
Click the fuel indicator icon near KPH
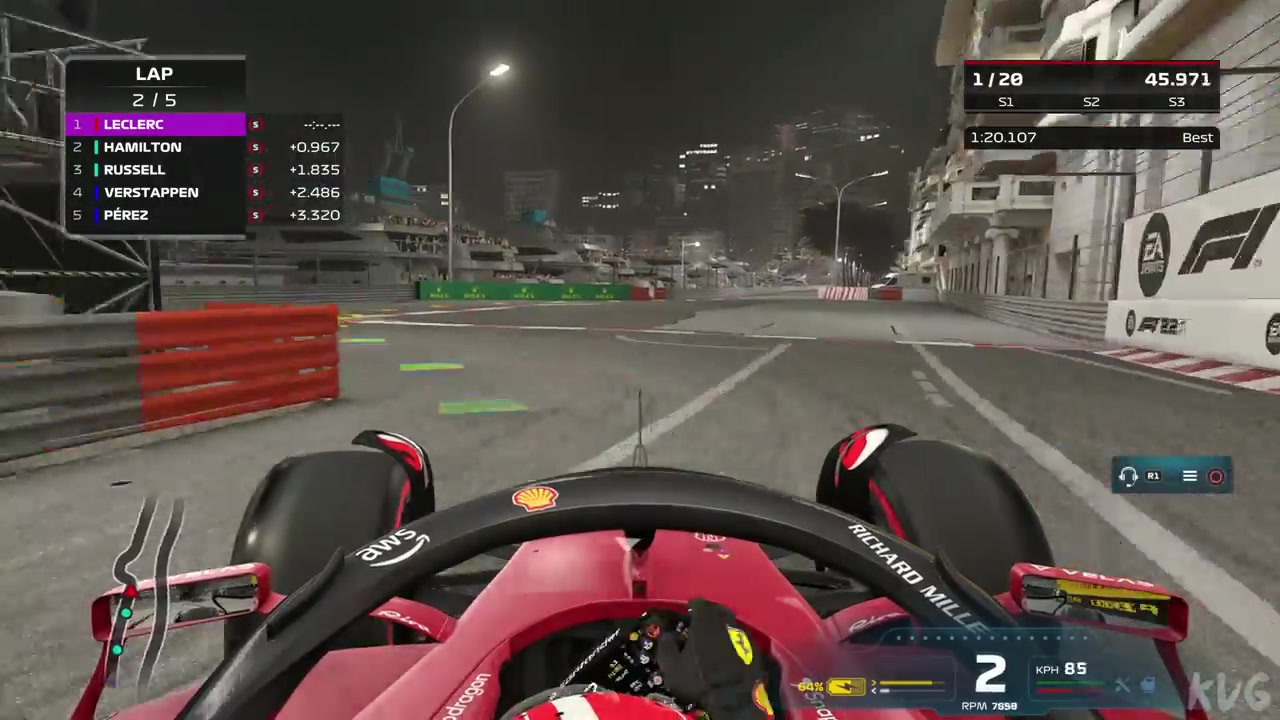[x=1148, y=686]
